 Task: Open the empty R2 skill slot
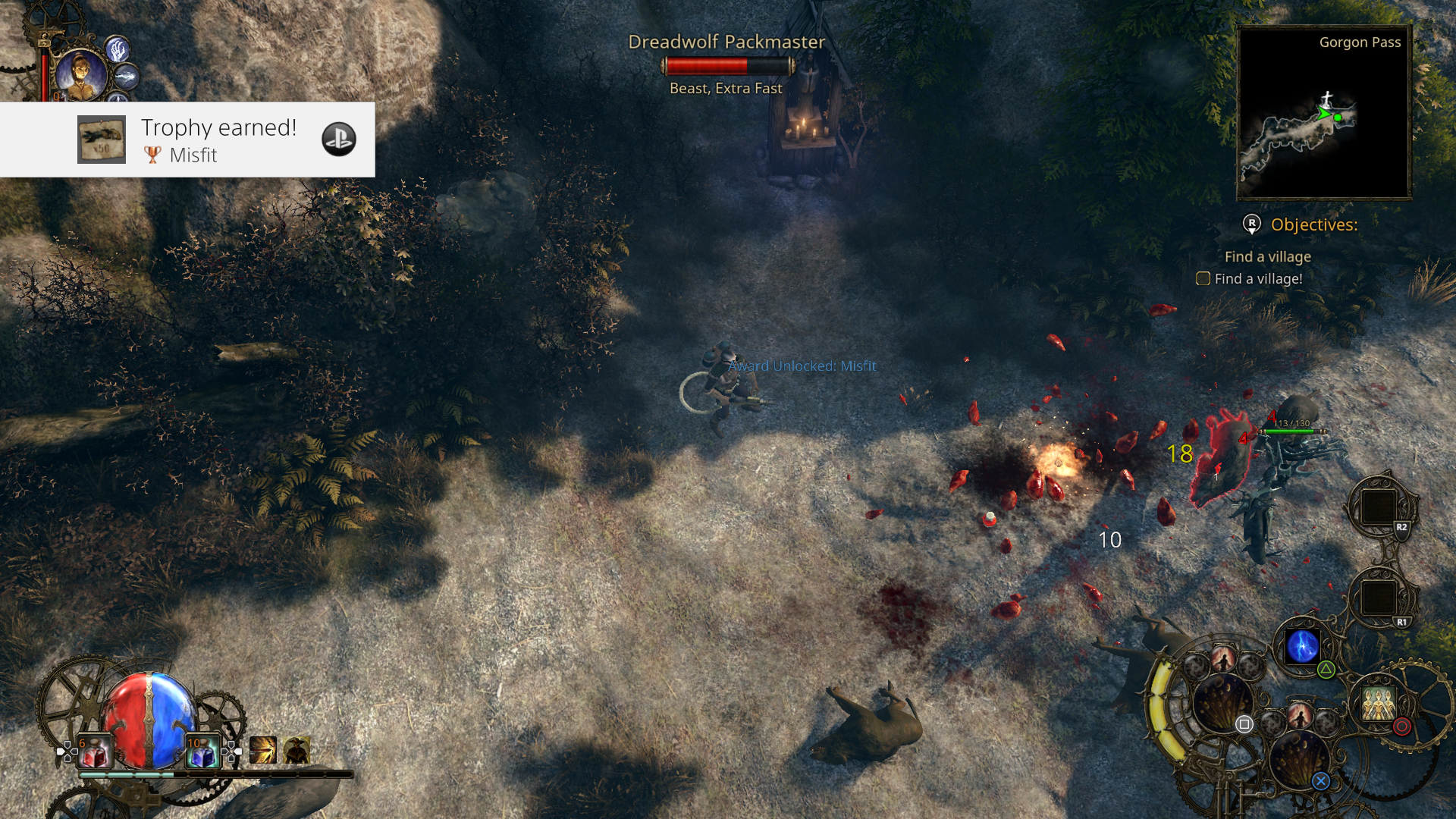(1382, 507)
